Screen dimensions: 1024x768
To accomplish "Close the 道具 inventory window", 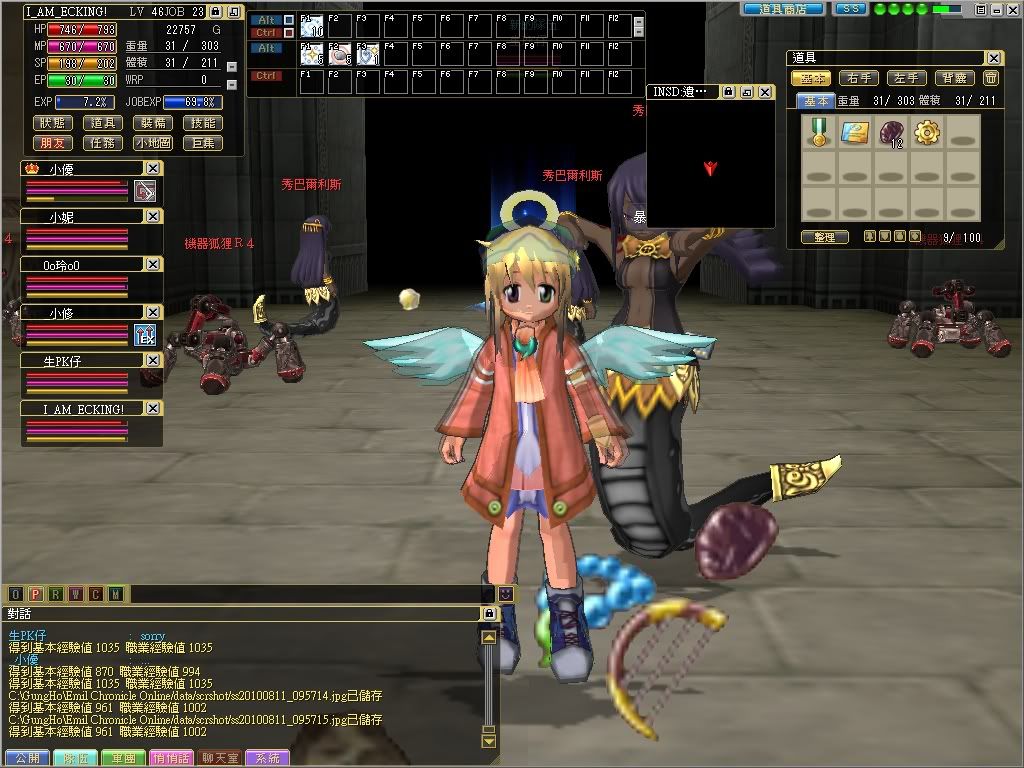I will point(993,58).
